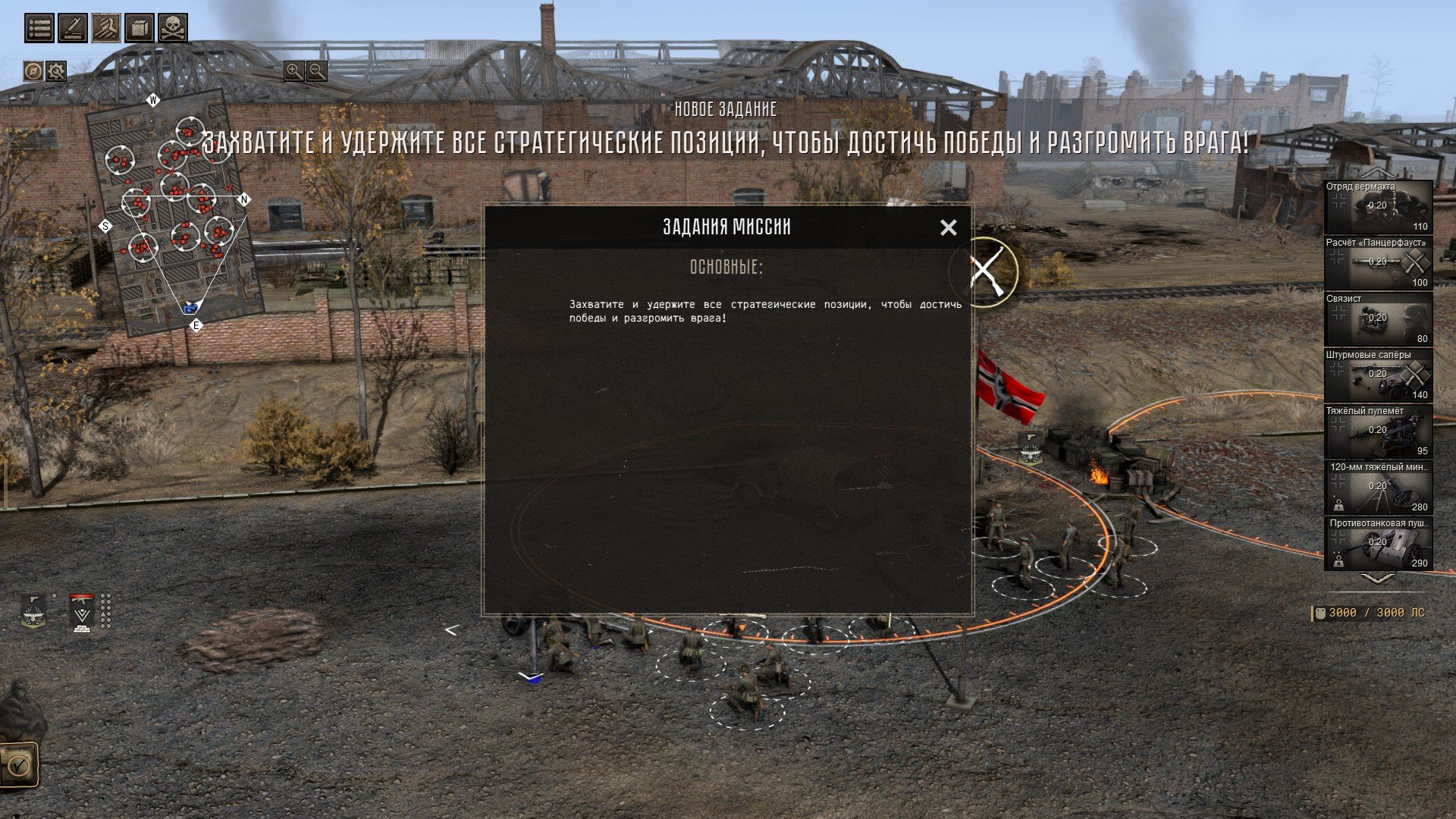Select the striped hanger icon button

pyautogui.click(x=106, y=28)
